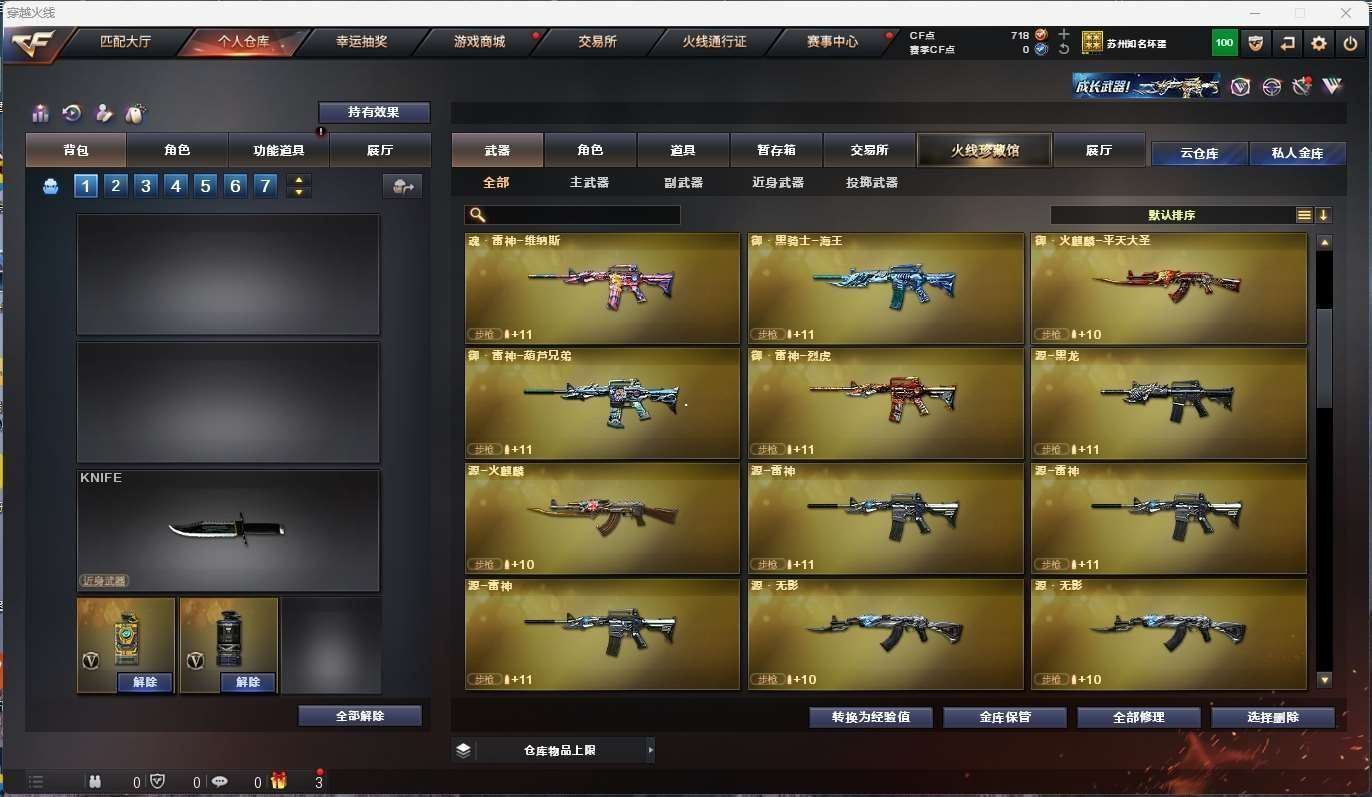Open the 云仓库 cloud storage

coord(1199,153)
